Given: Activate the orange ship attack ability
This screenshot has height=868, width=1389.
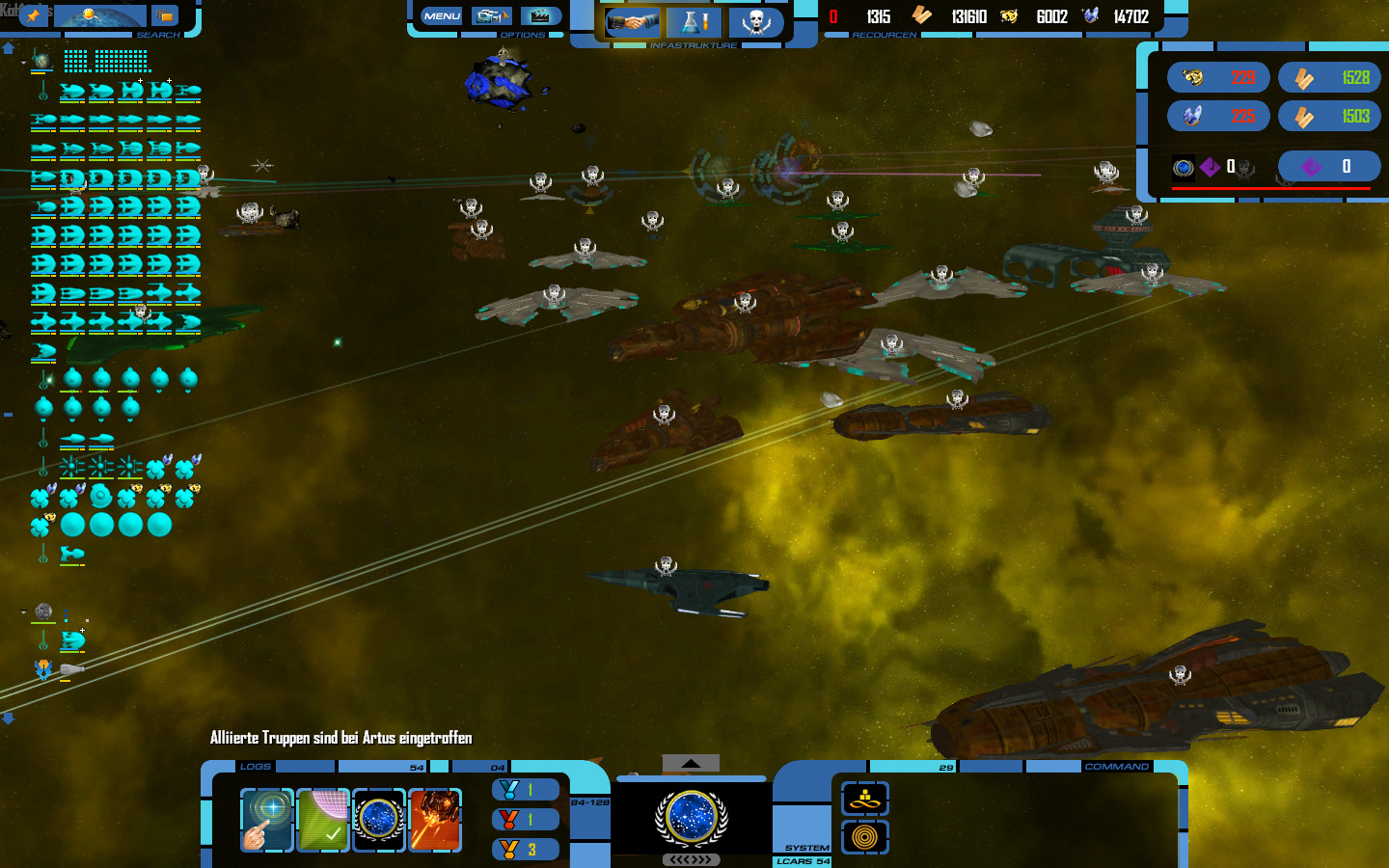Looking at the screenshot, I should [435, 820].
